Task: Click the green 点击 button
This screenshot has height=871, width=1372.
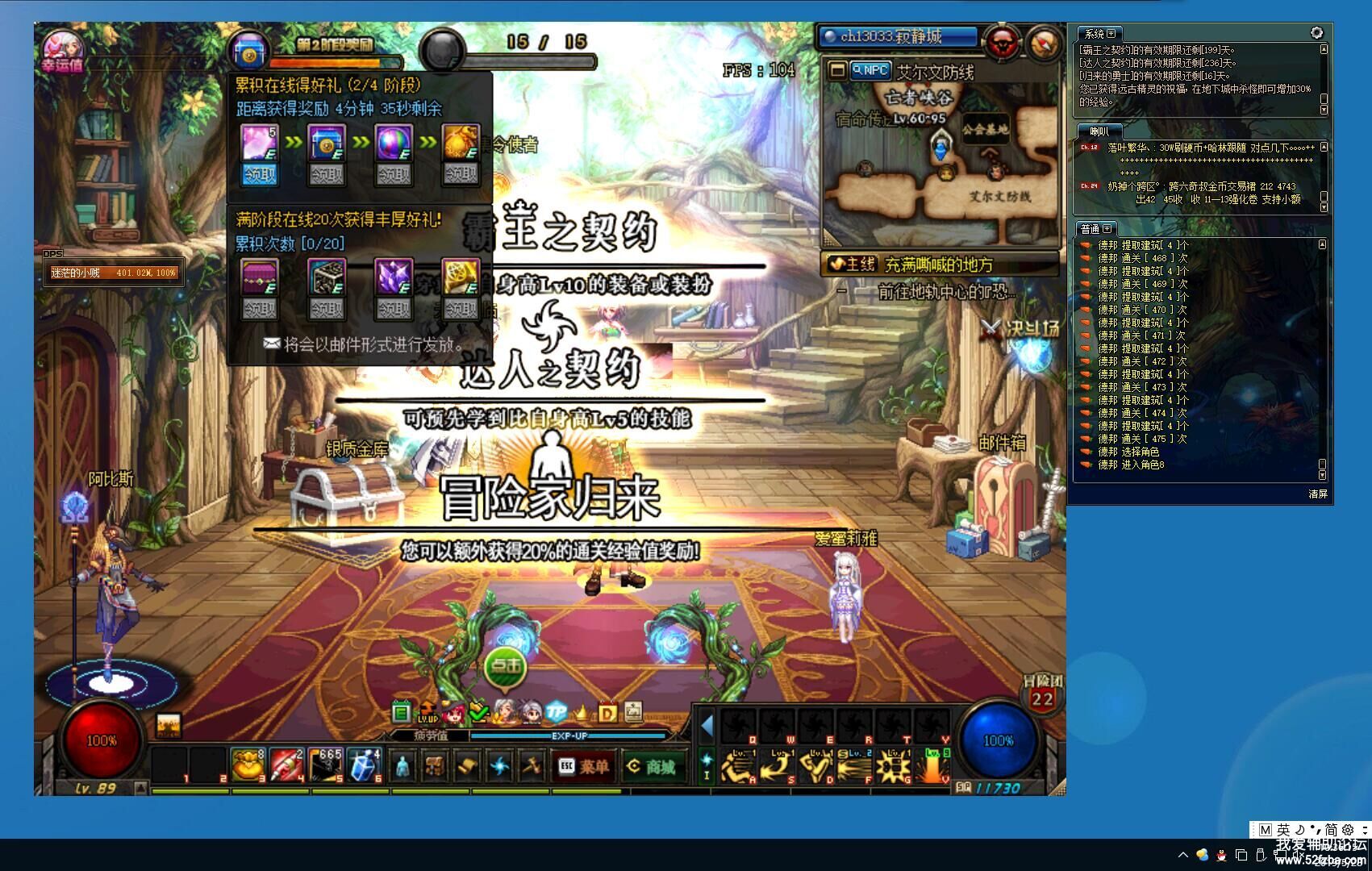Action: pos(506,666)
